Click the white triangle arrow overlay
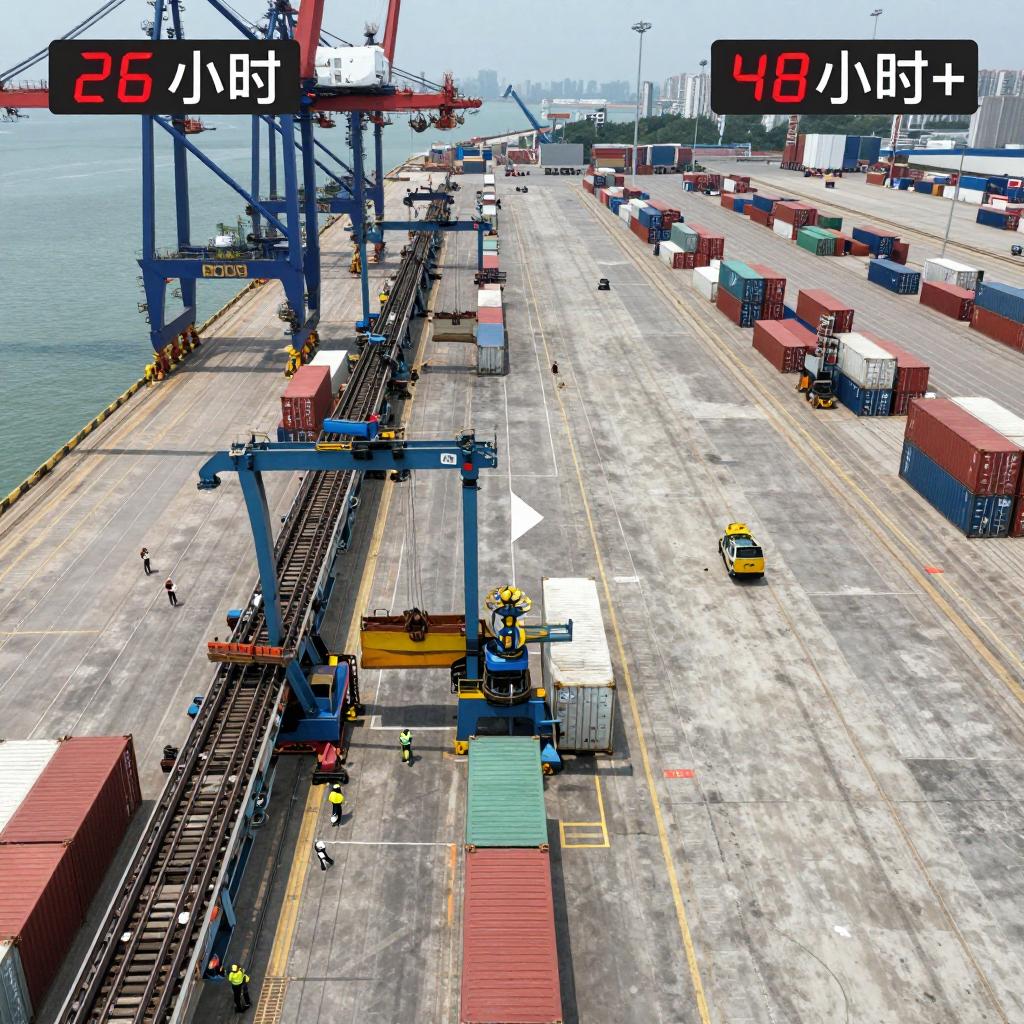Screen dimensions: 1024x1024 point(524,517)
